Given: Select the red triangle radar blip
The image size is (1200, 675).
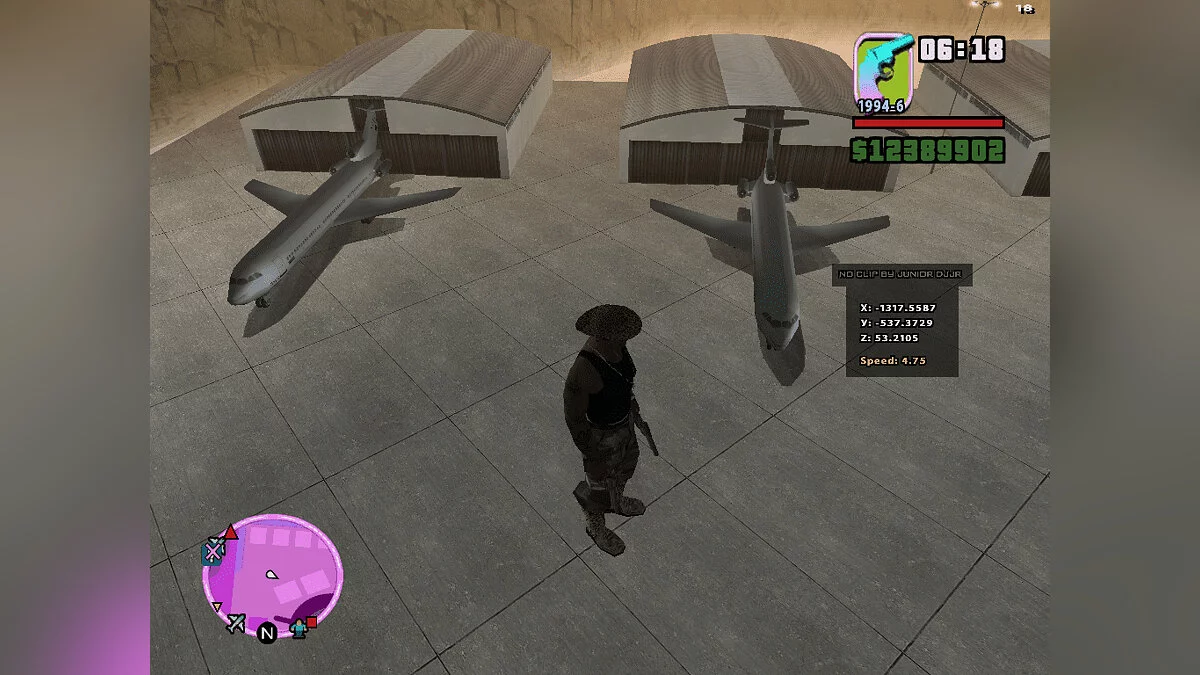Looking at the screenshot, I should [231, 531].
